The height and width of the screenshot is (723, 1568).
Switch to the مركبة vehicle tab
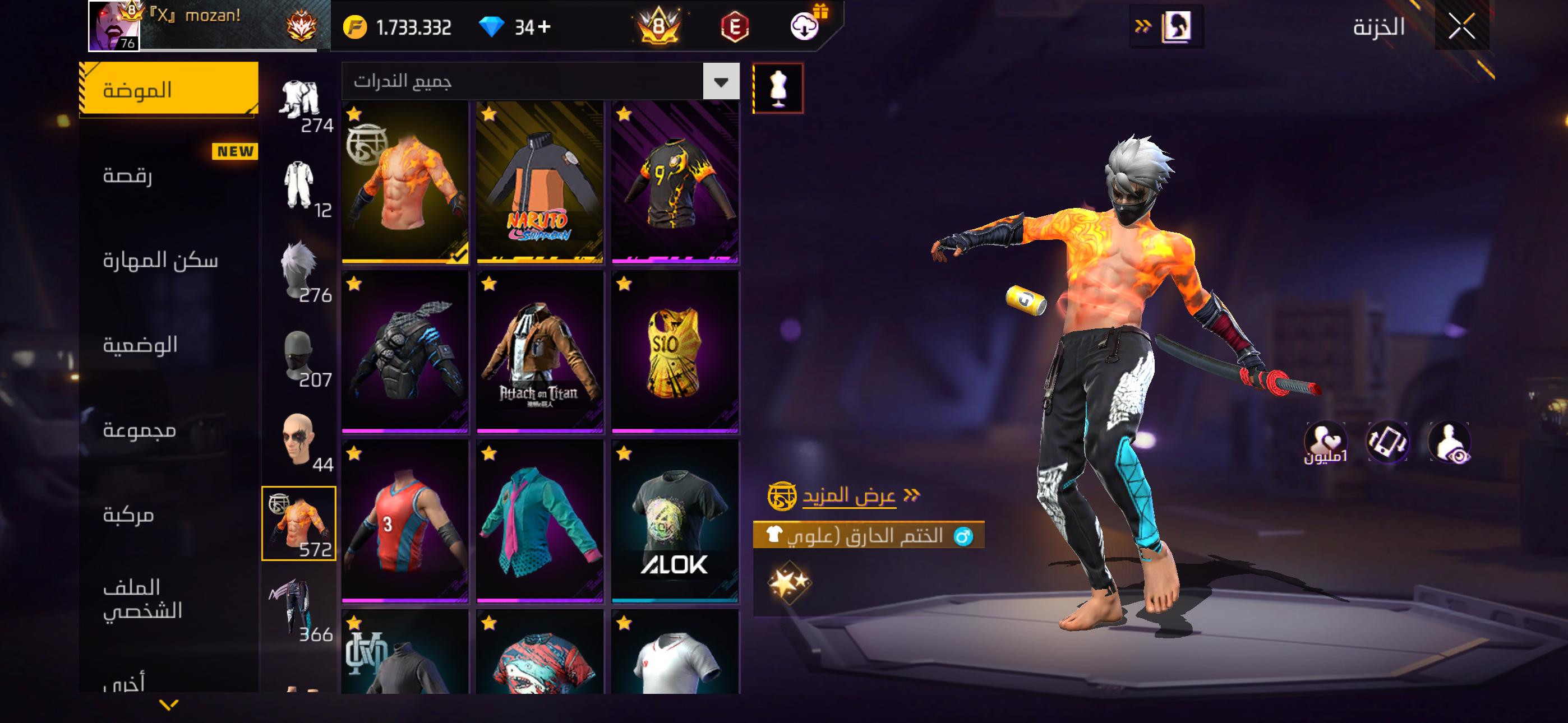coord(128,515)
